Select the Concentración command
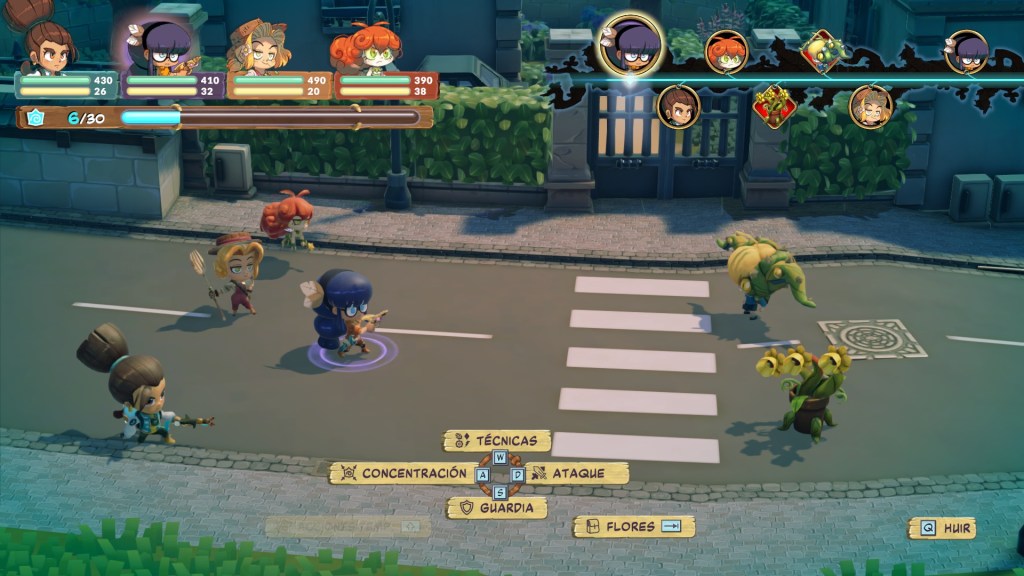 [404, 473]
